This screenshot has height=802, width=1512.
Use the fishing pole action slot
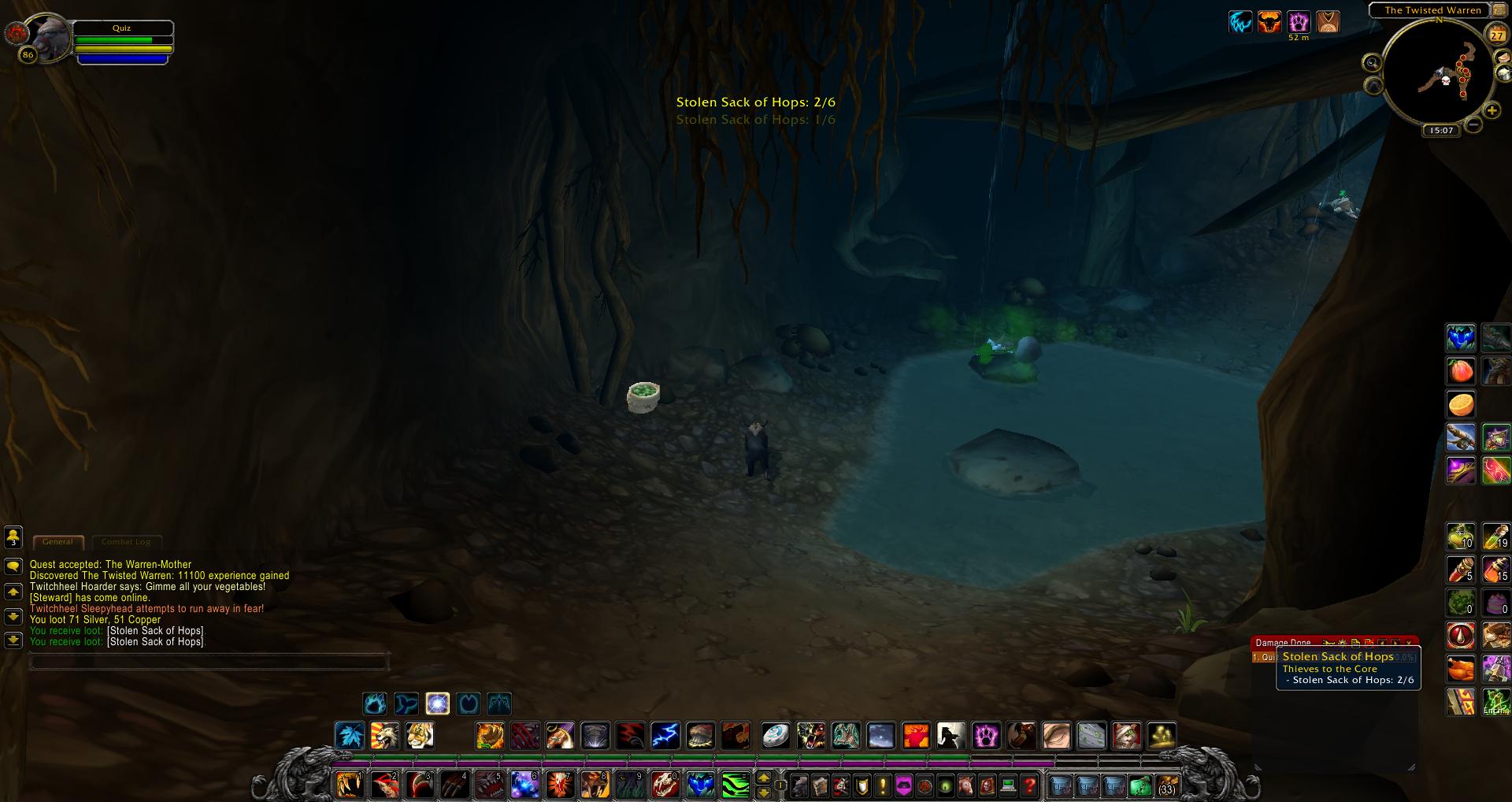(1461, 437)
